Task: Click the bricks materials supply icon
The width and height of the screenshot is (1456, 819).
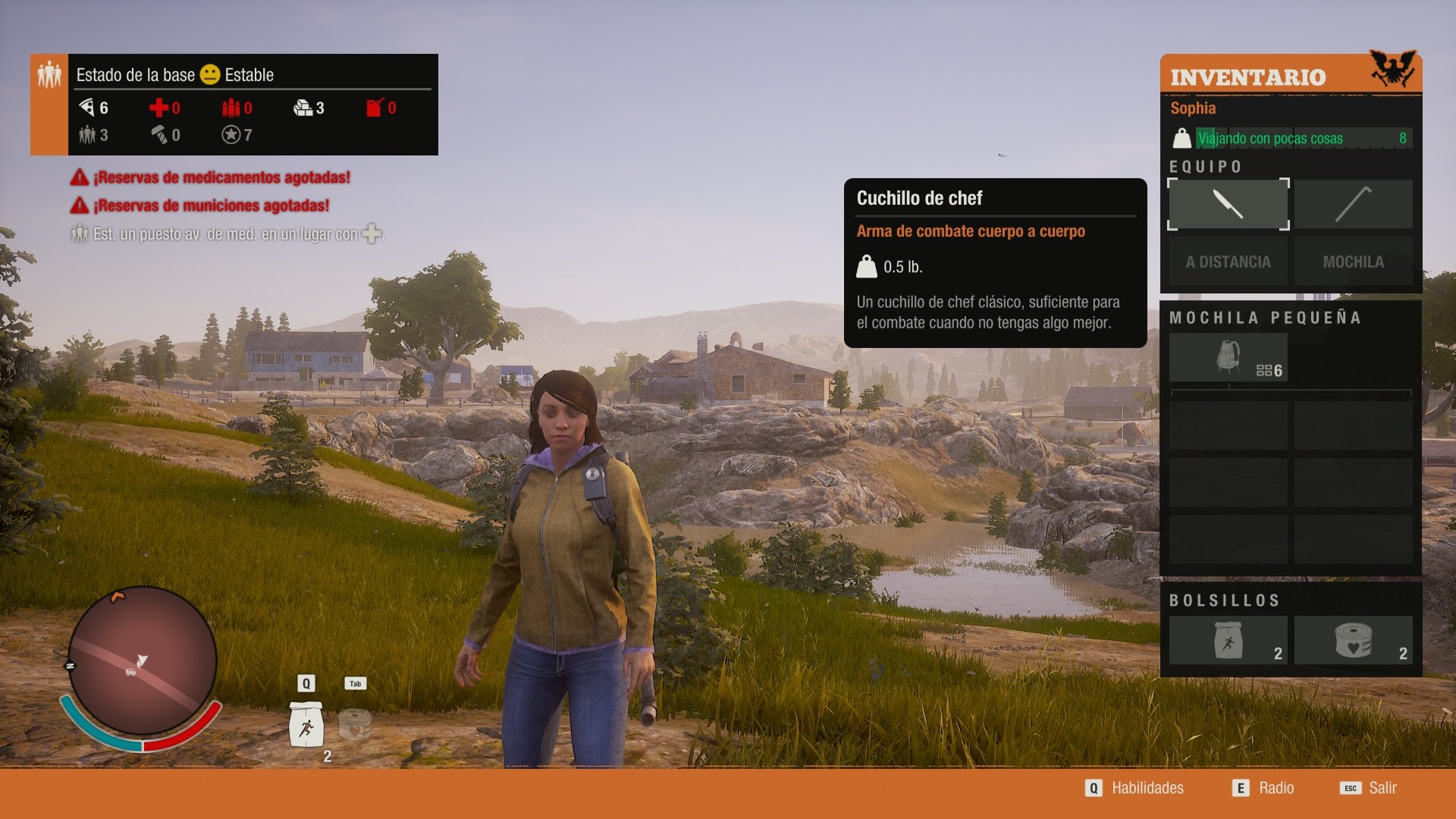Action: pos(302,108)
